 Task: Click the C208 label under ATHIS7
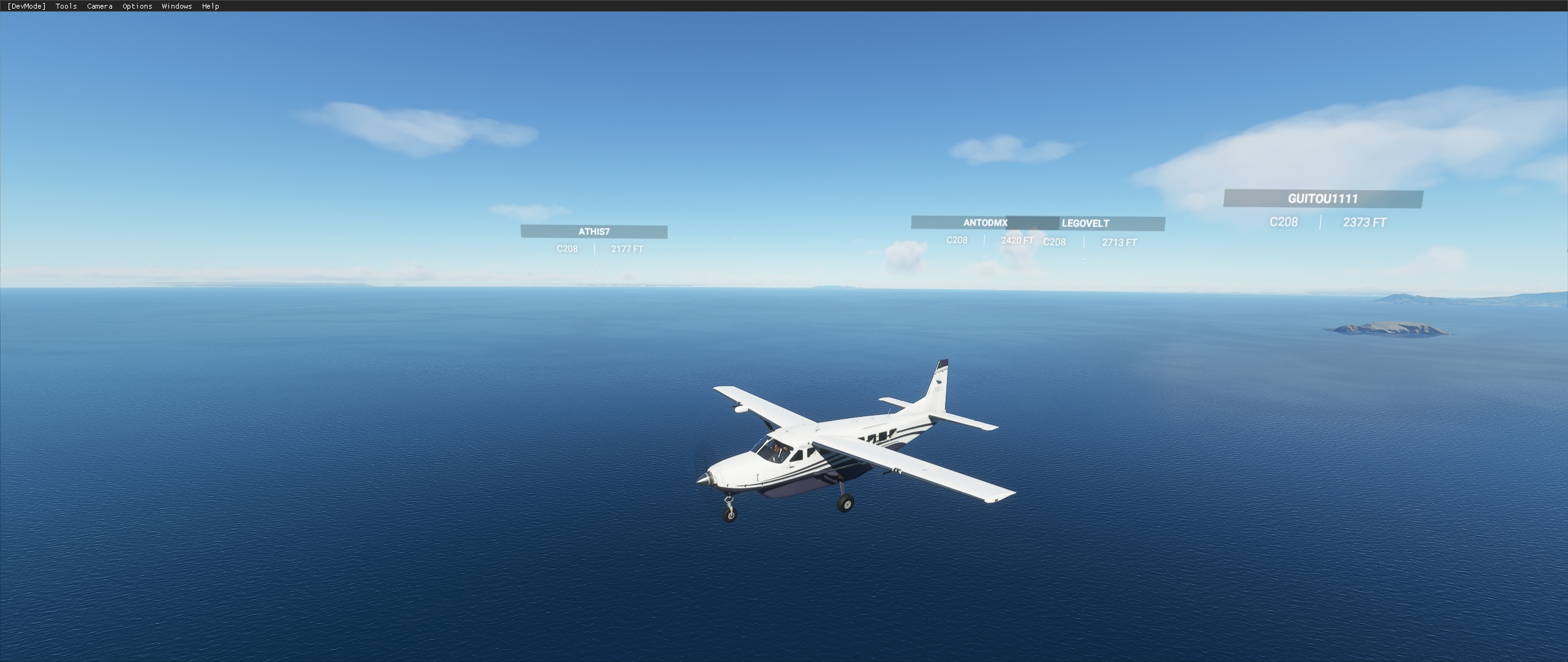[x=567, y=249]
